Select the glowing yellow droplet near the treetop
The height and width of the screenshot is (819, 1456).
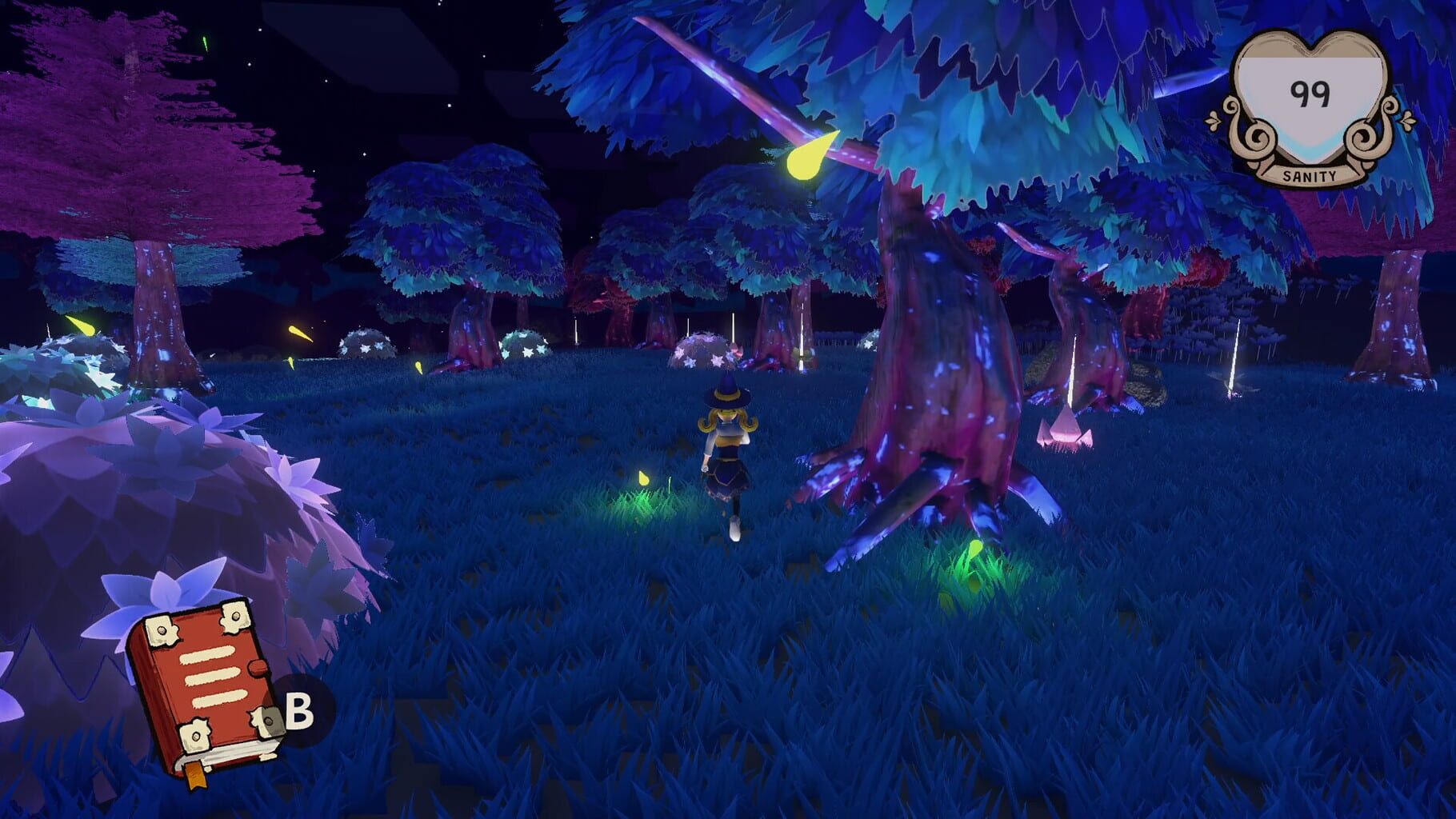808,156
